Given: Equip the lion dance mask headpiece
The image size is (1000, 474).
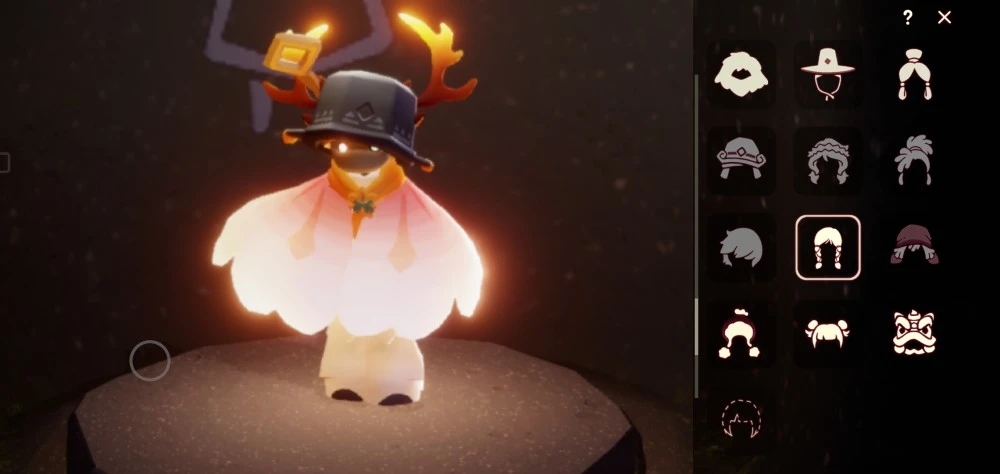Looking at the screenshot, I should pos(914,333).
